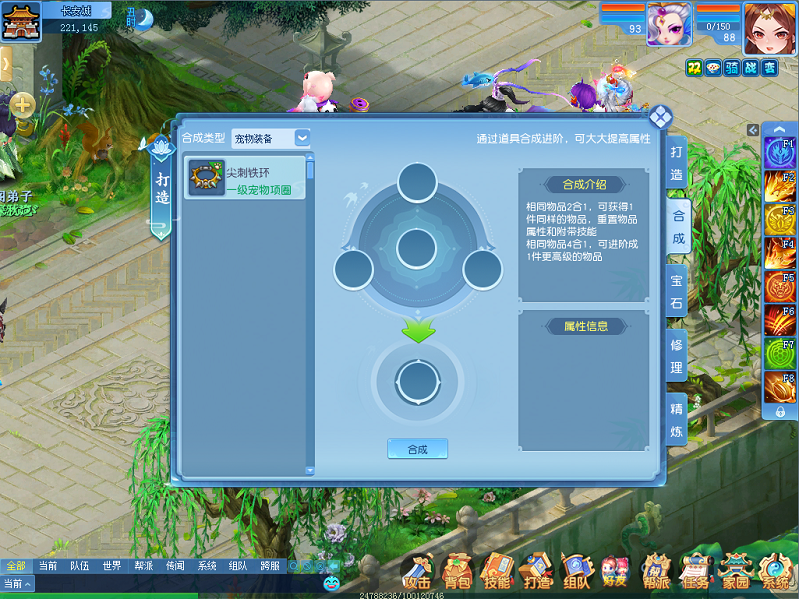Click the 合成 synthesize button
799x599 pixels.
coord(417,449)
